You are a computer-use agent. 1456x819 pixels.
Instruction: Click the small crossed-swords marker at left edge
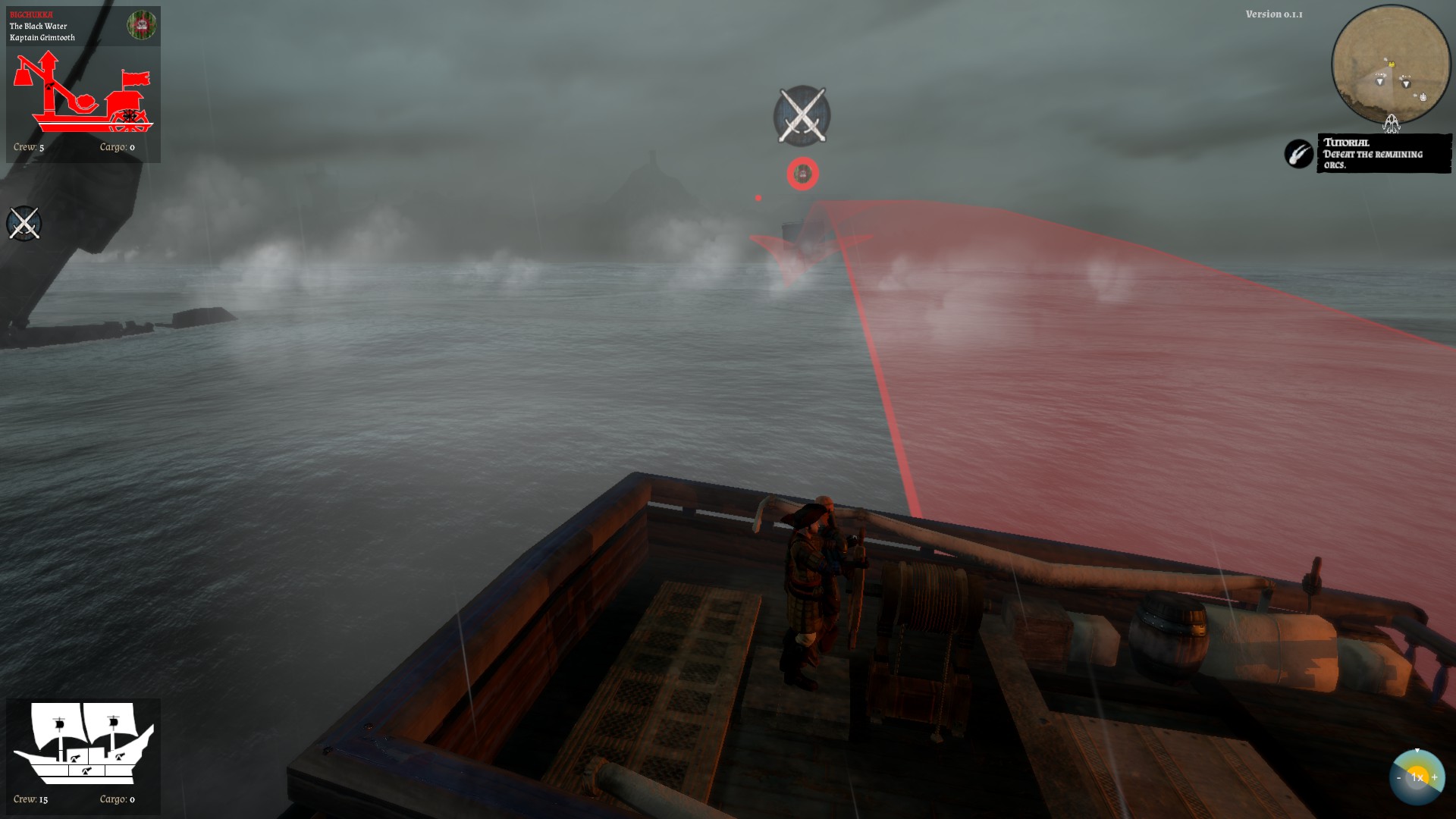coord(24,224)
